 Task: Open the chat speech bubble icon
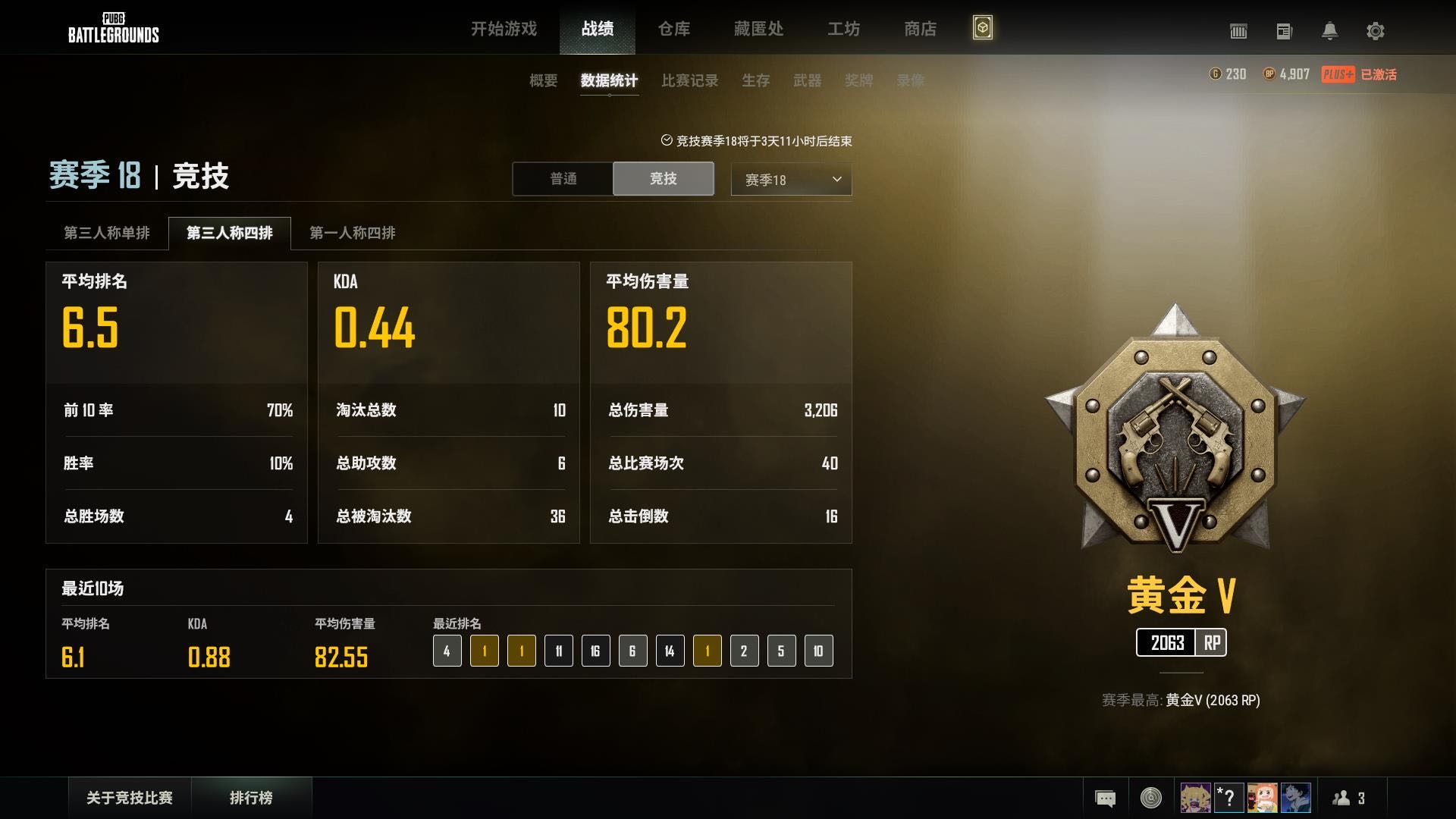(1105, 798)
